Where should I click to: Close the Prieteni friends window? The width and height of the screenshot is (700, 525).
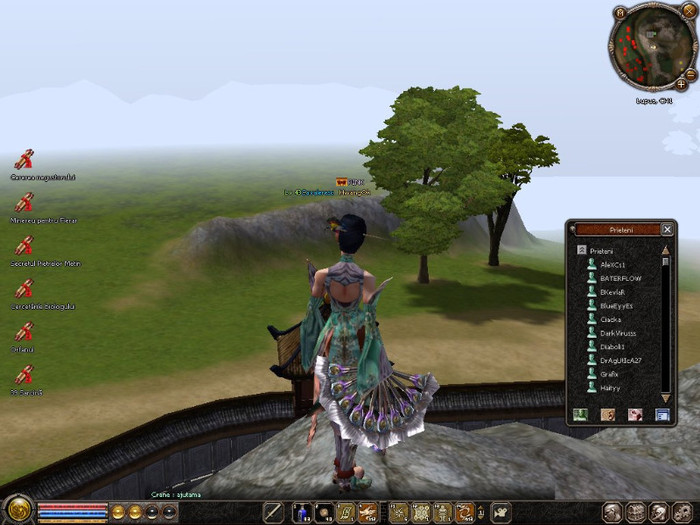pos(667,229)
